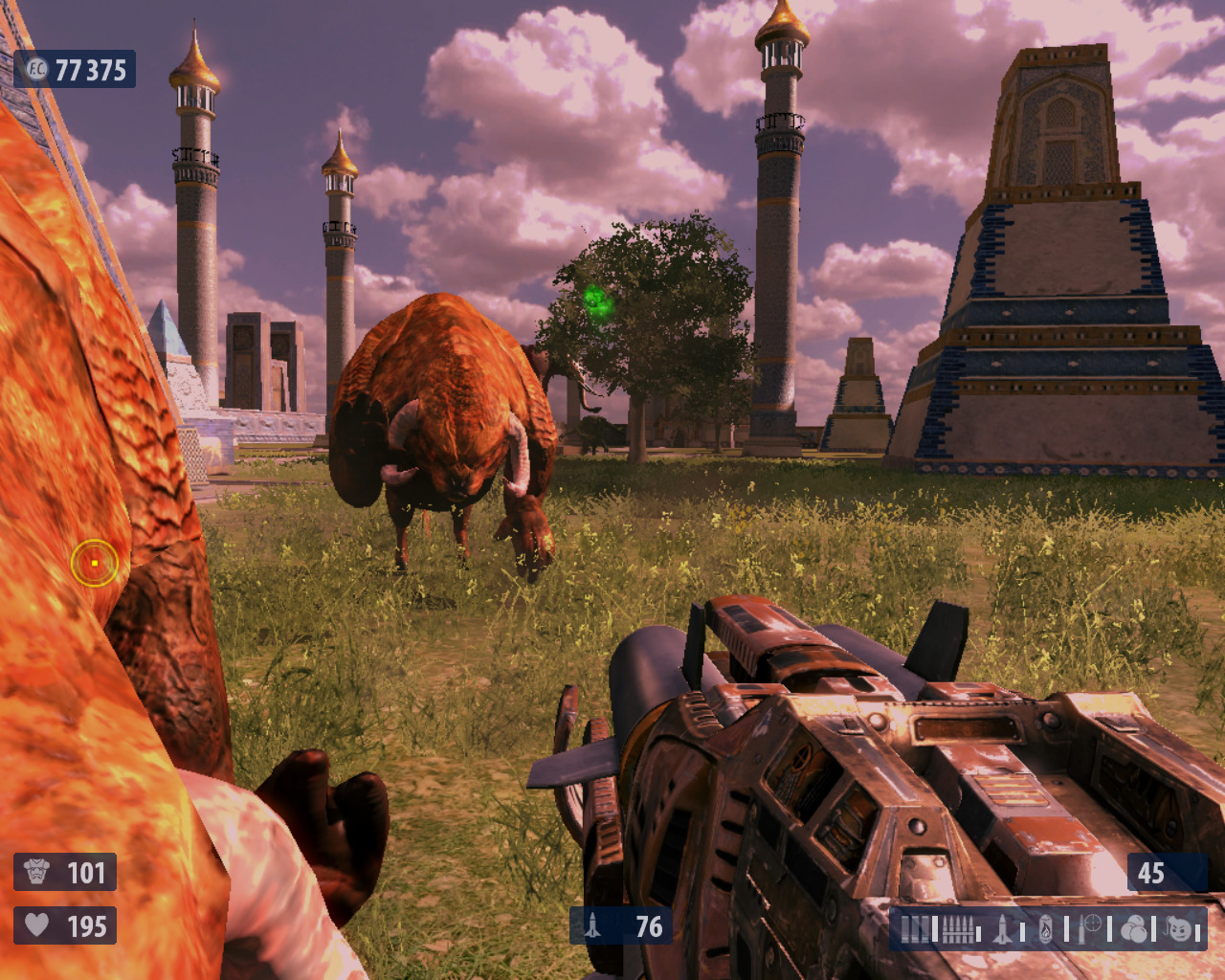The image size is (1225, 980).
Task: Click the current rocket weapon icon beside 76
Action: pyautogui.click(x=593, y=925)
